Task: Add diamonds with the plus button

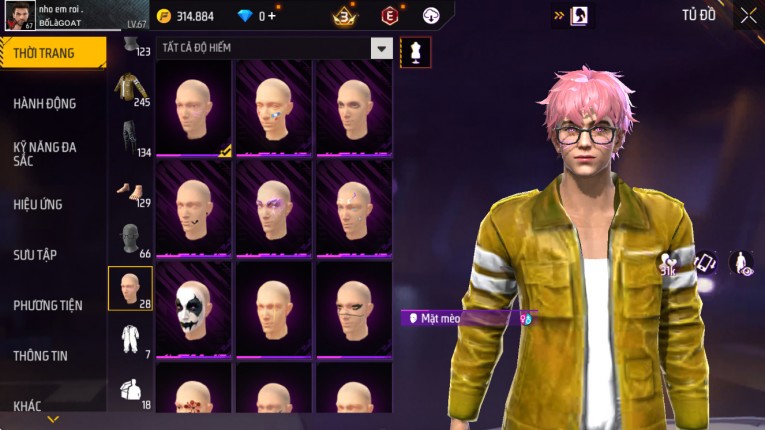Action: pyautogui.click(x=272, y=16)
